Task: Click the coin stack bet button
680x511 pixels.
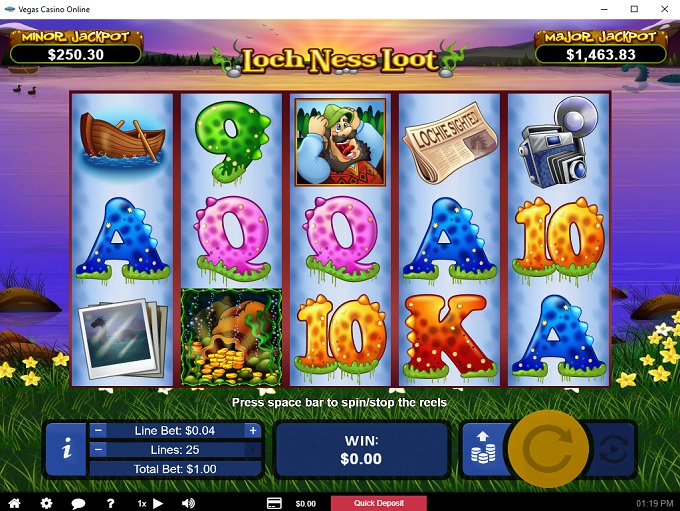Action: [x=481, y=450]
